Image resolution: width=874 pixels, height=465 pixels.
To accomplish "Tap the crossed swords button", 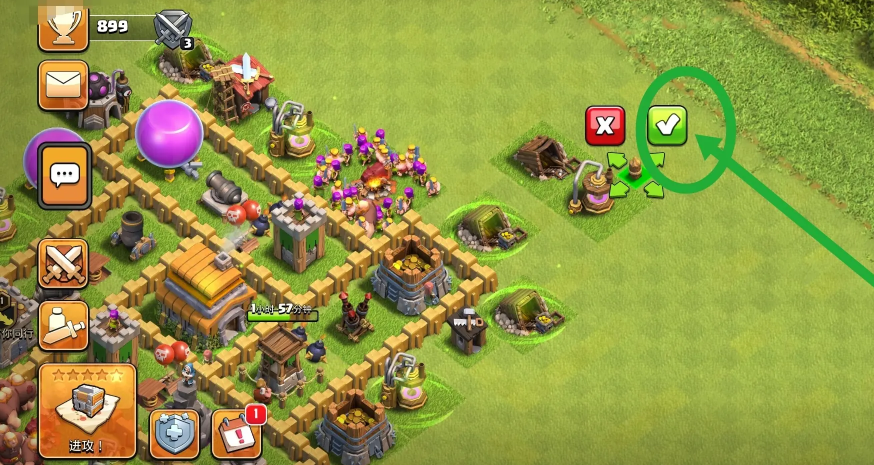I will pos(63,263).
